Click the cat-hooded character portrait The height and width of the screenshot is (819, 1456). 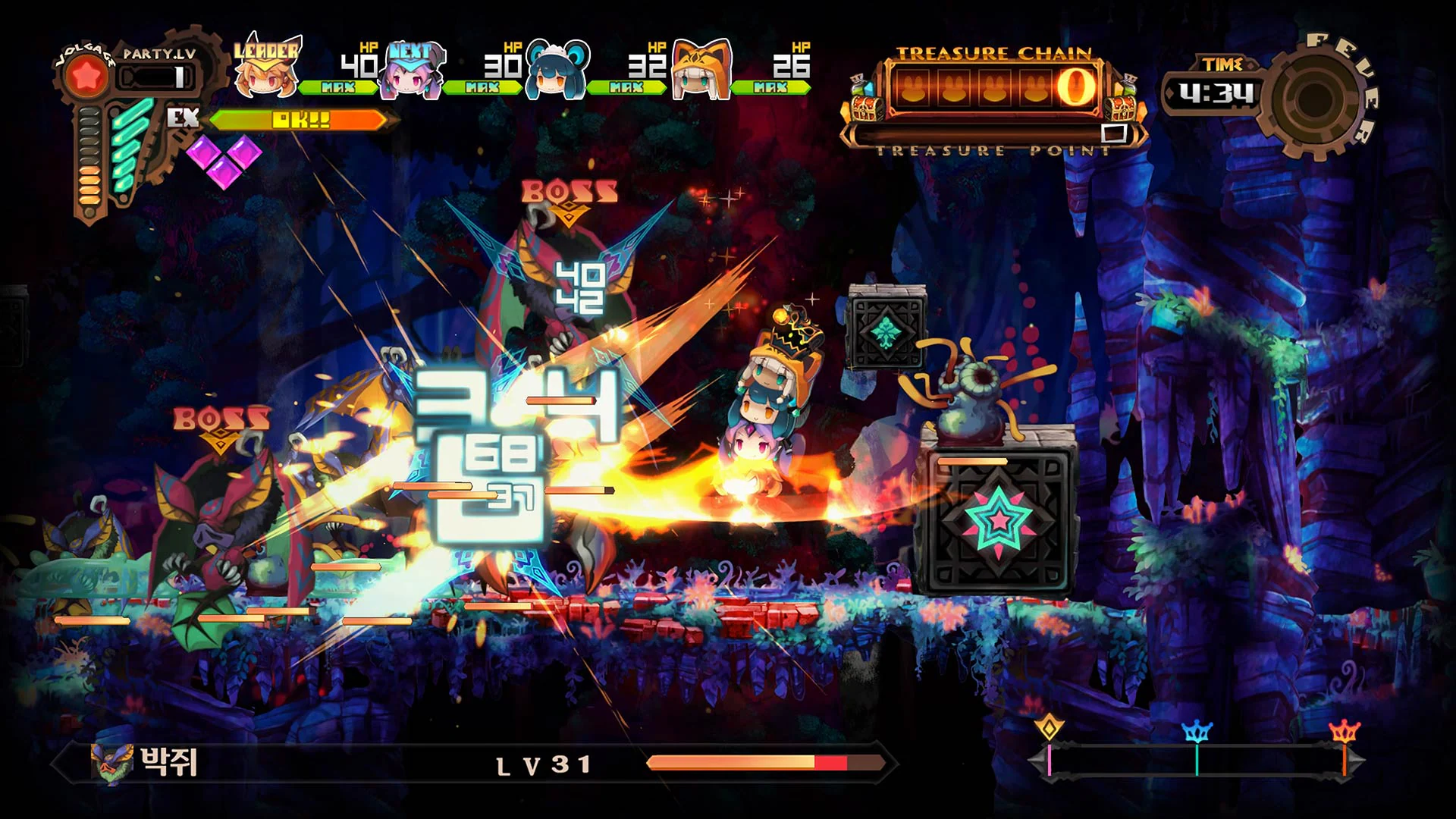pyautogui.click(x=698, y=72)
